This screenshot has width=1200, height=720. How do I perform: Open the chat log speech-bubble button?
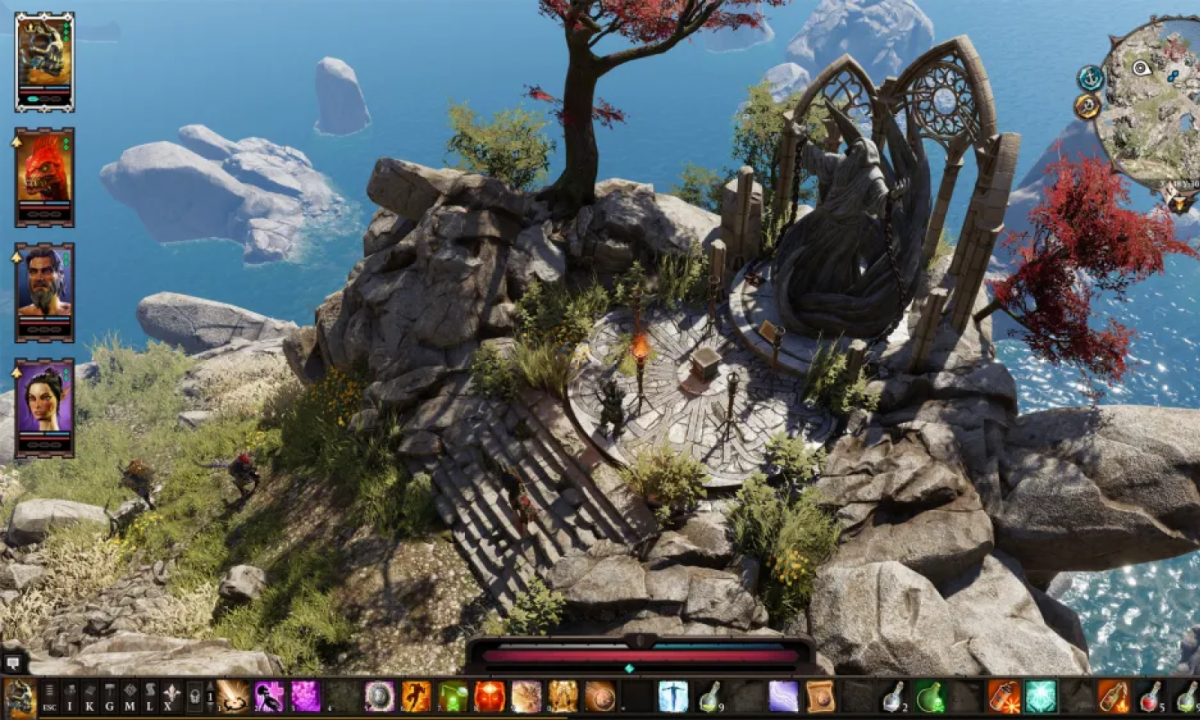coord(14,662)
